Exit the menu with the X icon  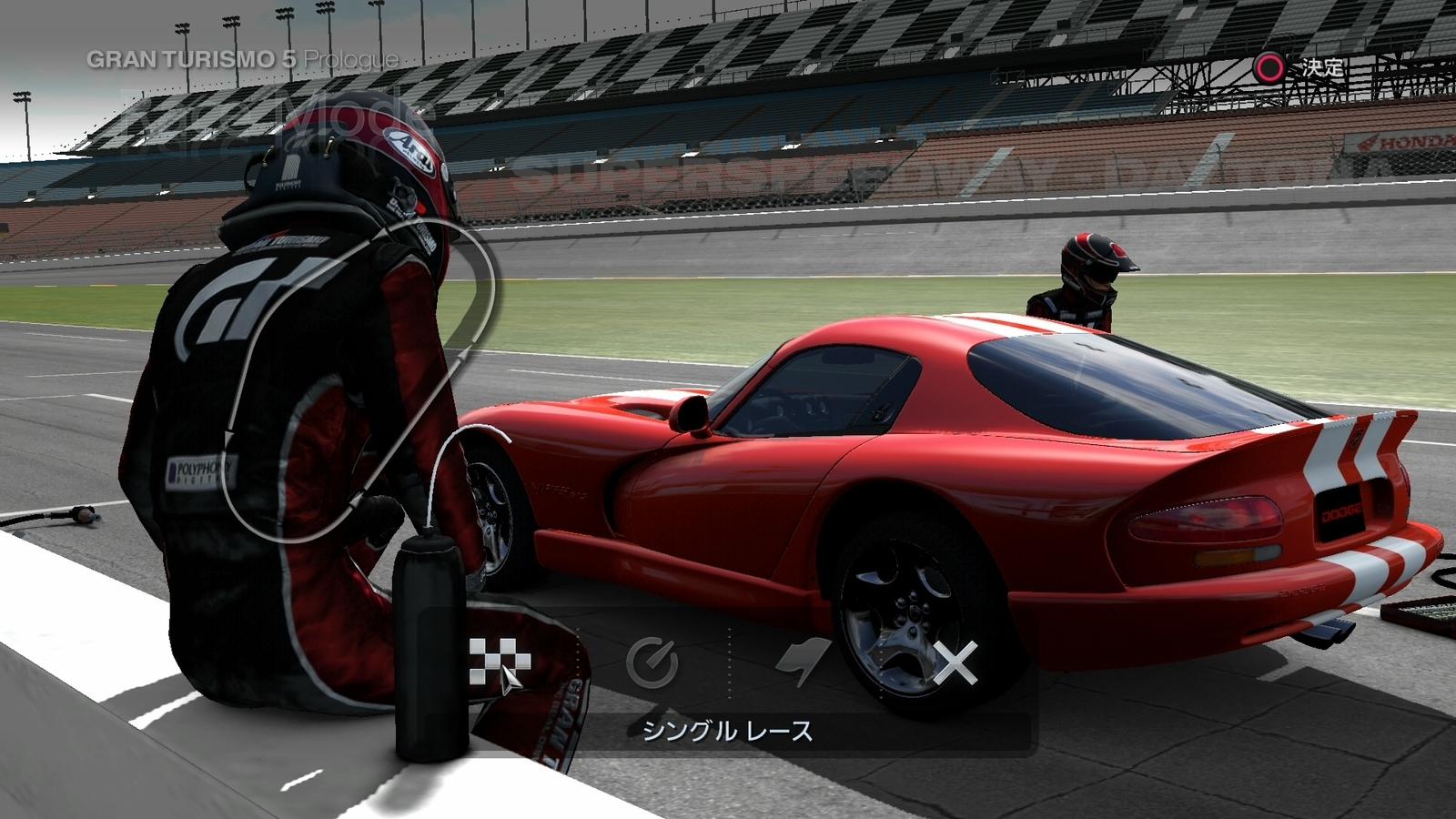[955, 662]
